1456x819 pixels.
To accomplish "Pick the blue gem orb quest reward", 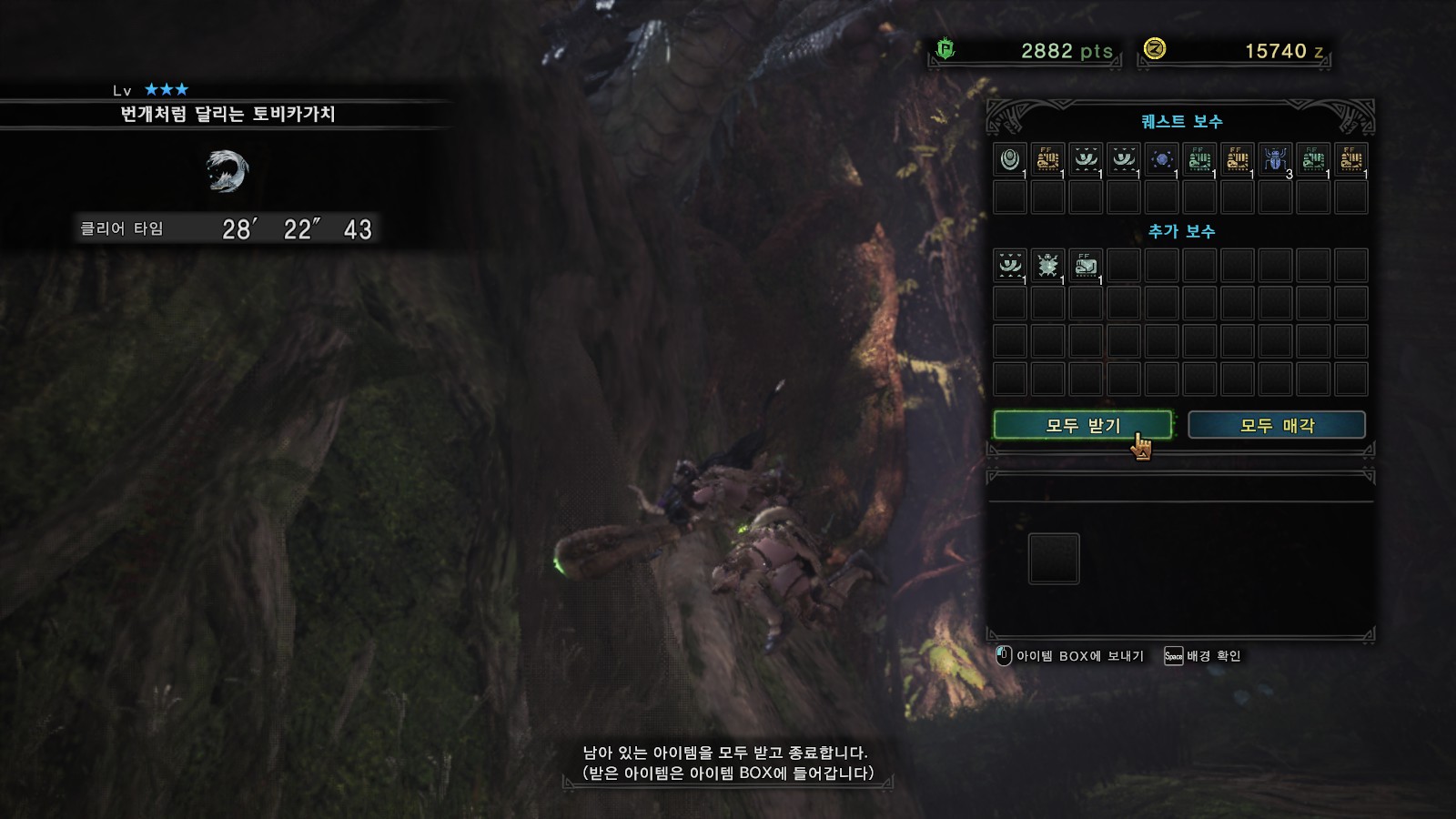I will [x=1161, y=160].
